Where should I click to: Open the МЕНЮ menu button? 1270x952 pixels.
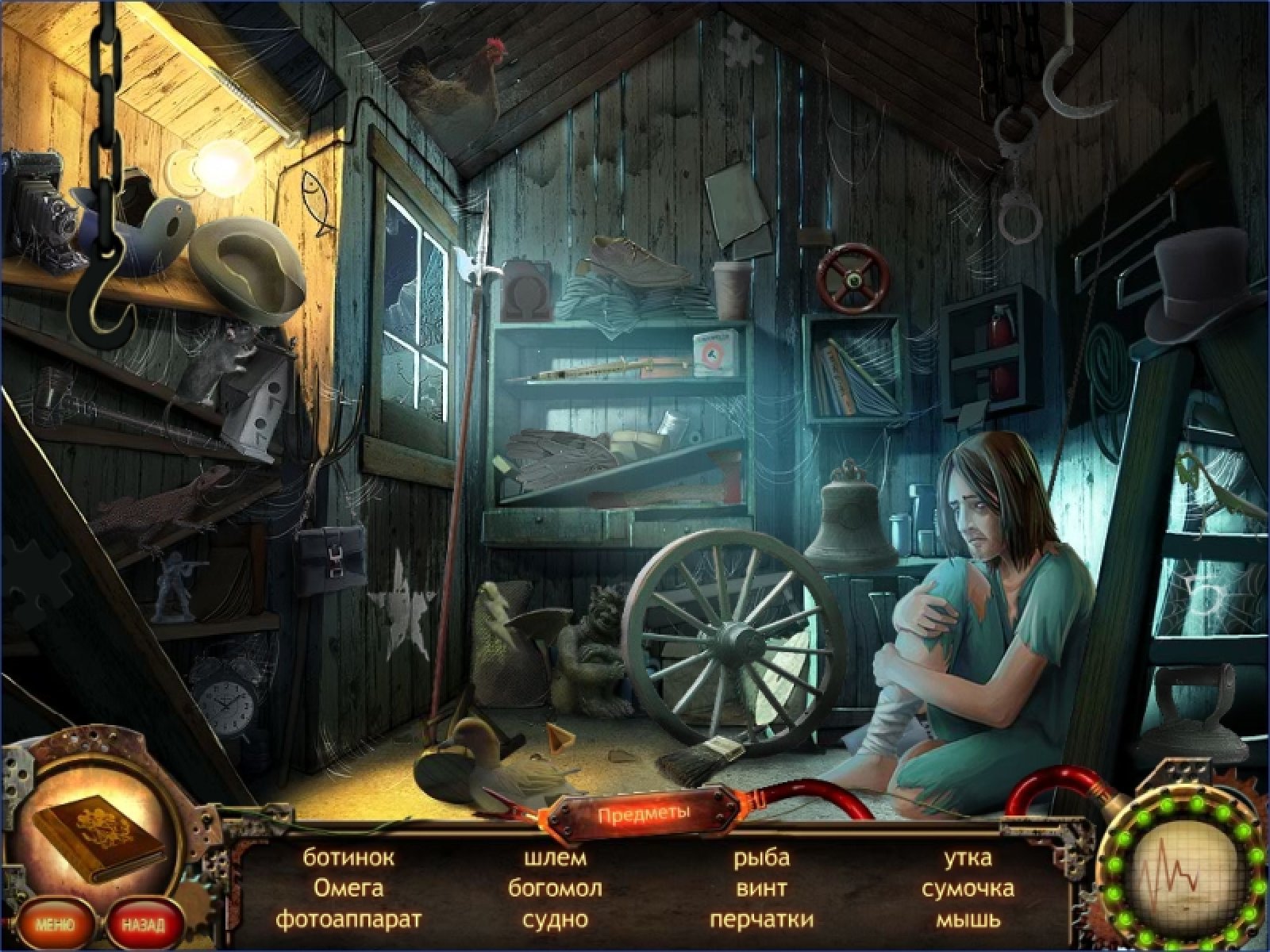pyautogui.click(x=55, y=924)
